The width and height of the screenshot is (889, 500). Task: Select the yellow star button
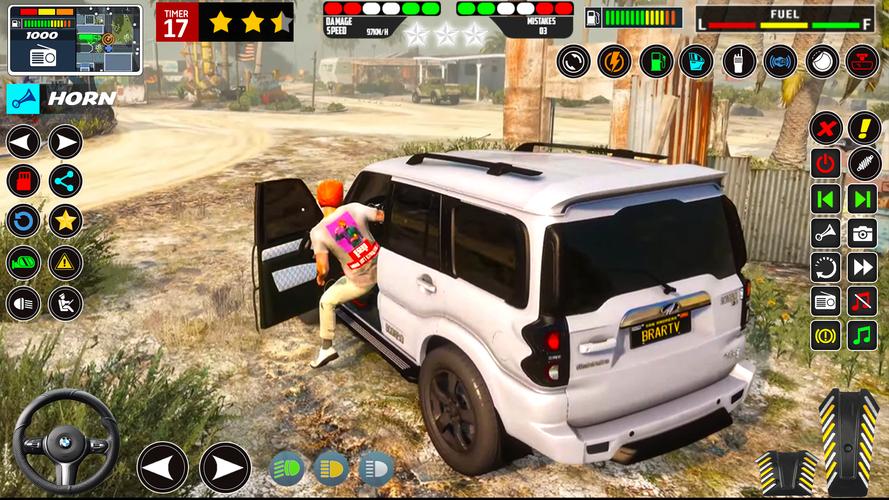point(66,221)
